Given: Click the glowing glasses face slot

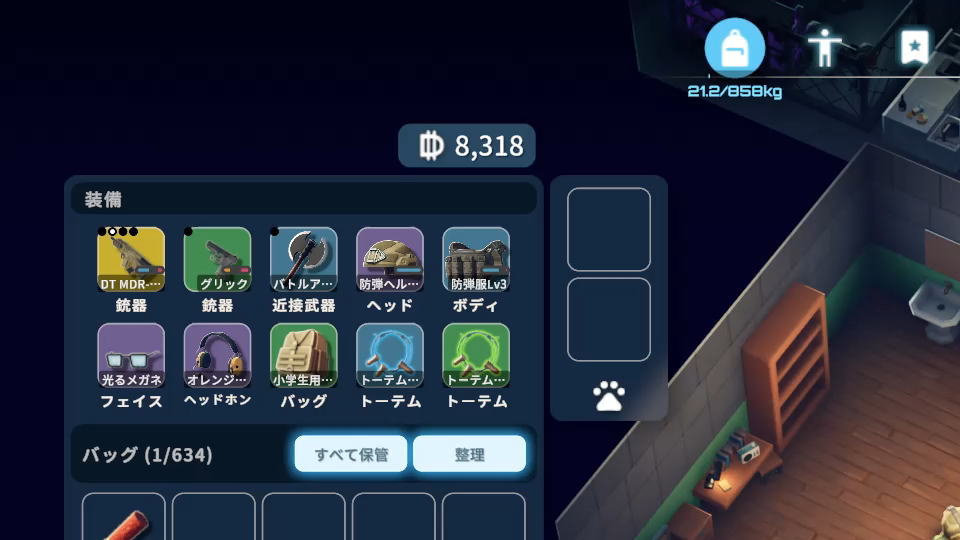Looking at the screenshot, I should tap(131, 356).
